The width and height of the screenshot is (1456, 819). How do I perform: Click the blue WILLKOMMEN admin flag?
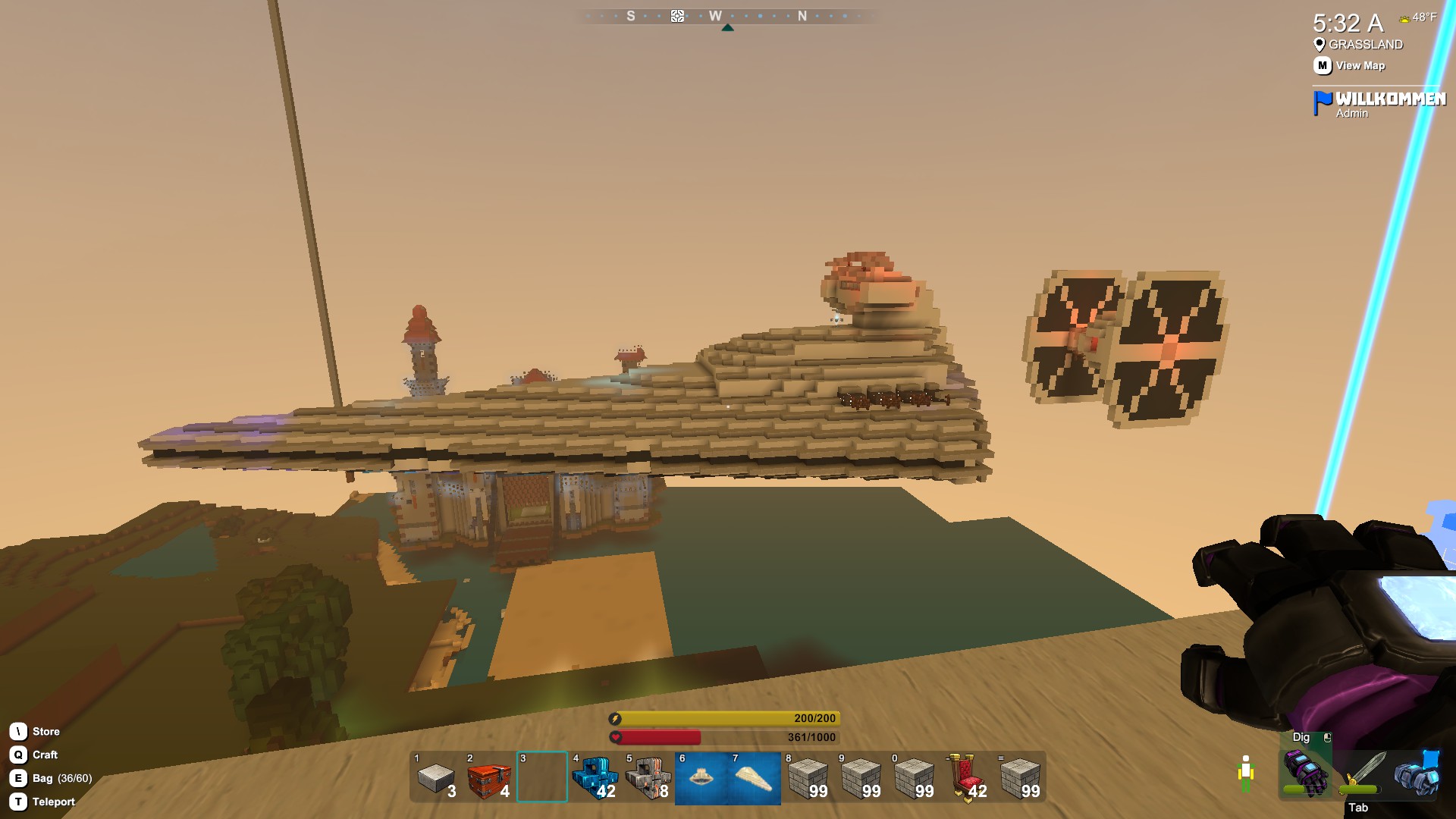click(1321, 99)
